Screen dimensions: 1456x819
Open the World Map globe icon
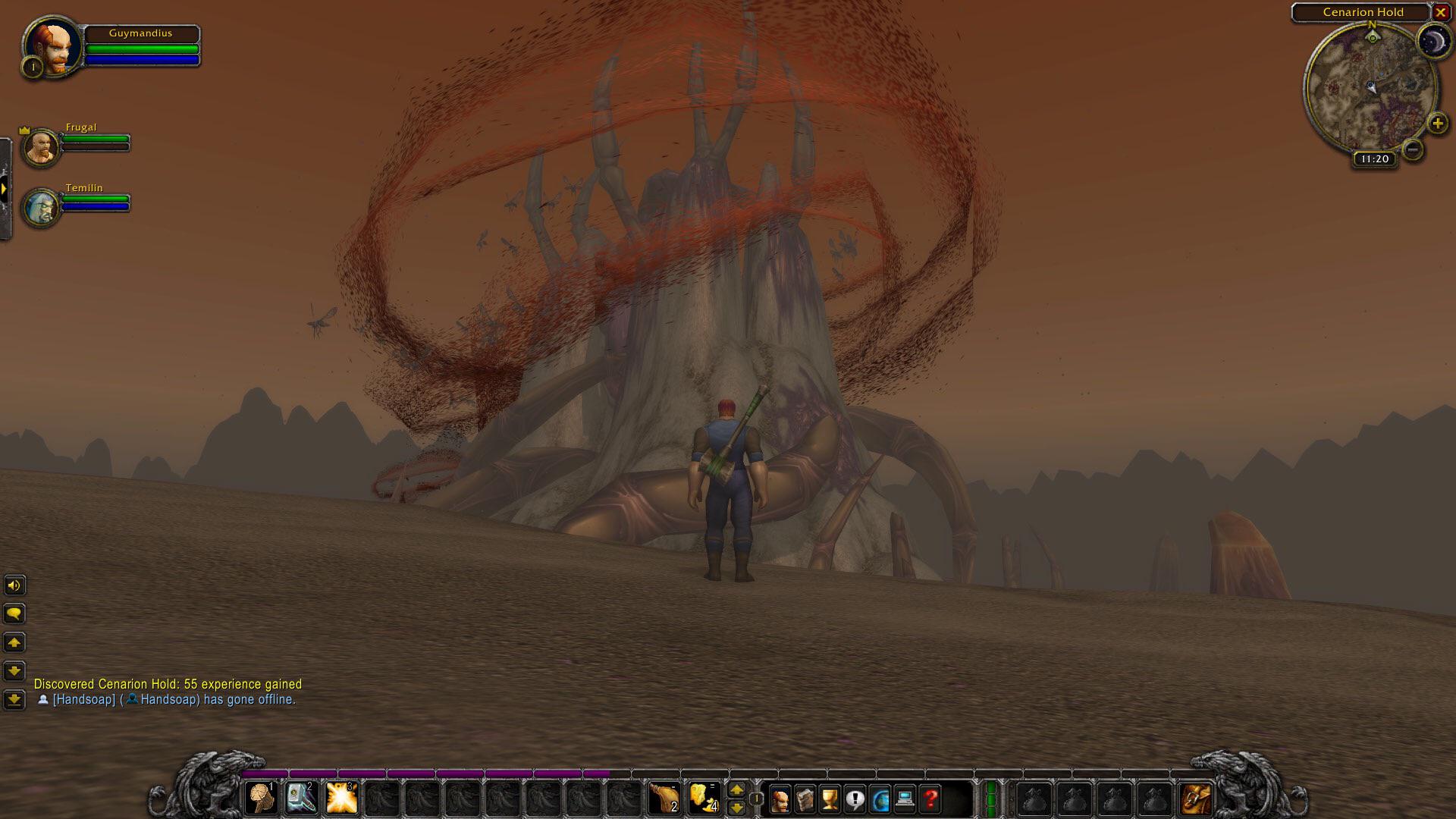(x=880, y=798)
